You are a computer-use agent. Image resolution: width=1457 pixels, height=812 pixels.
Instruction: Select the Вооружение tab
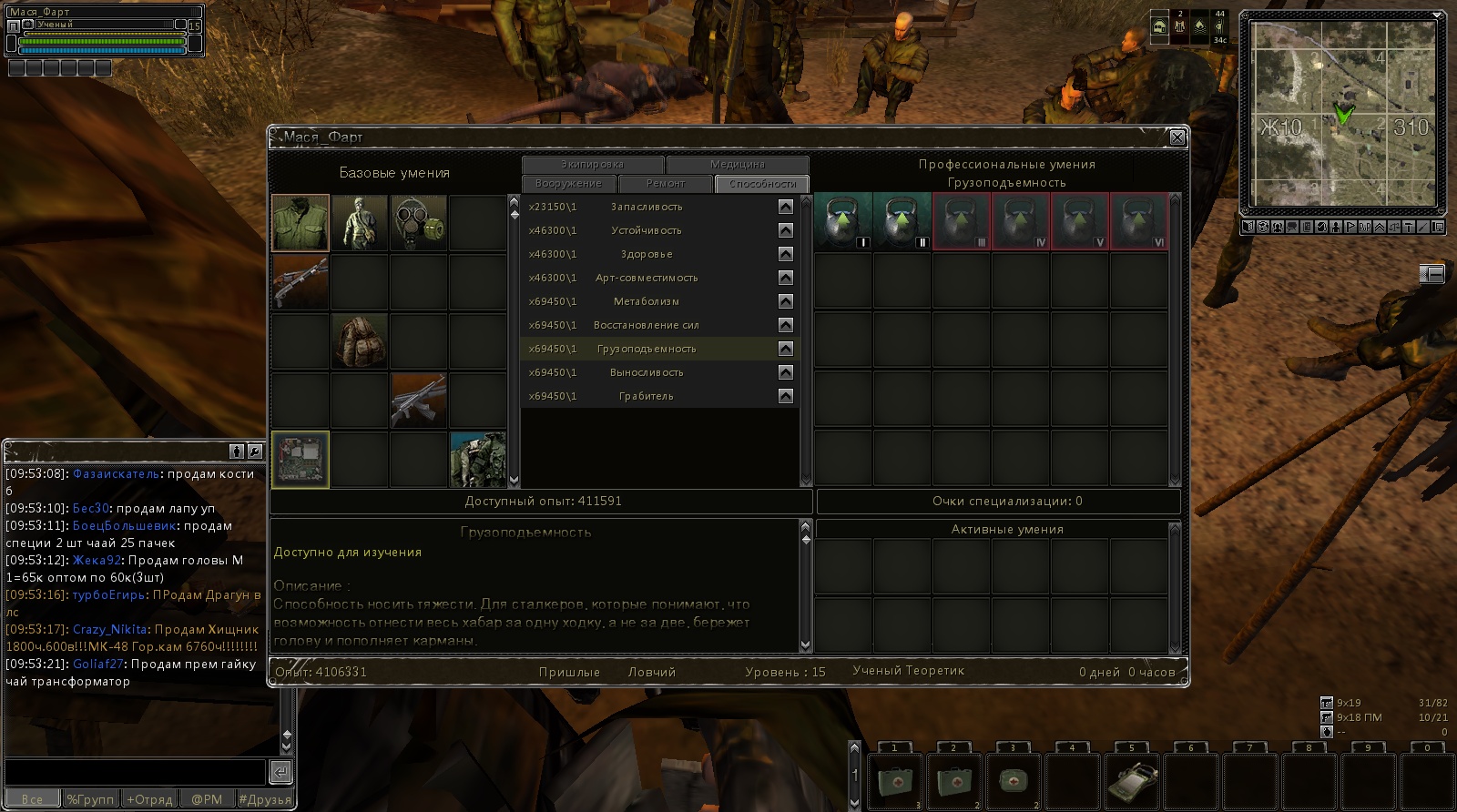click(x=568, y=184)
